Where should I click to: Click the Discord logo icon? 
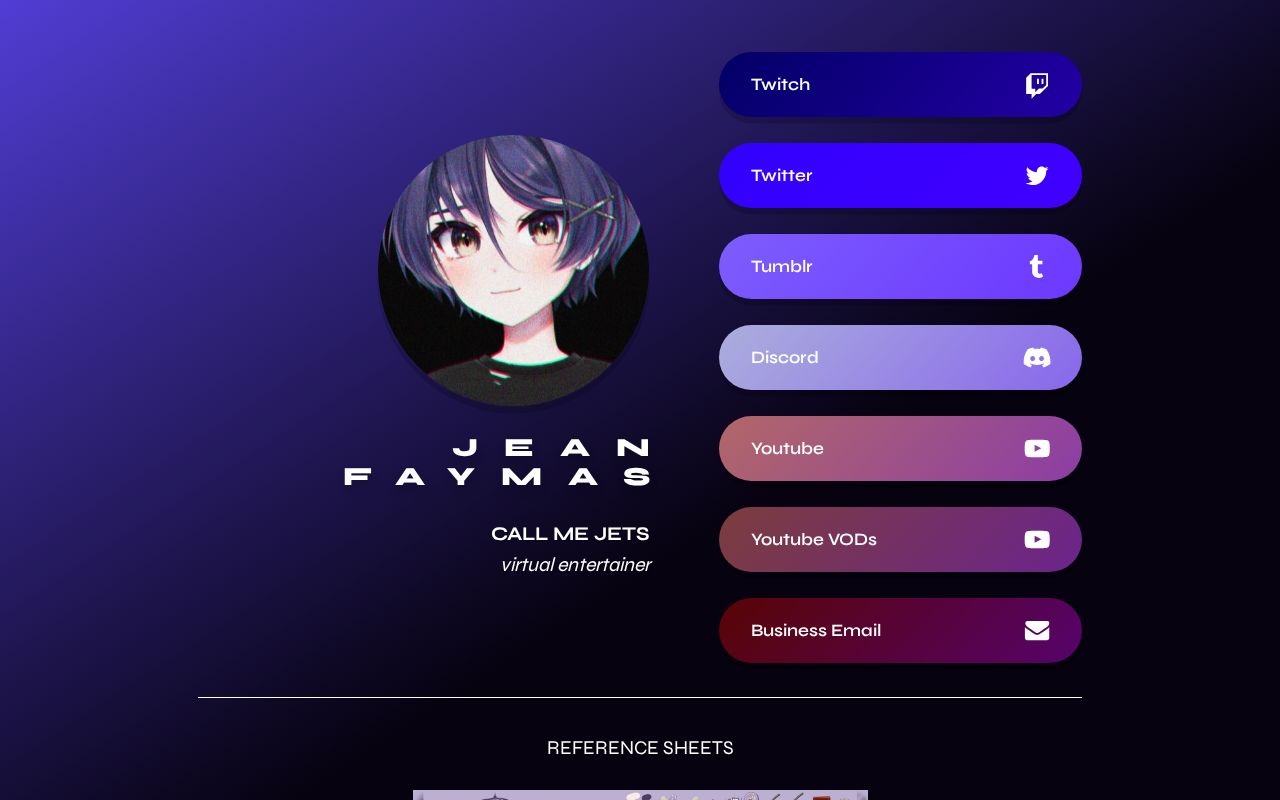[x=1037, y=357]
